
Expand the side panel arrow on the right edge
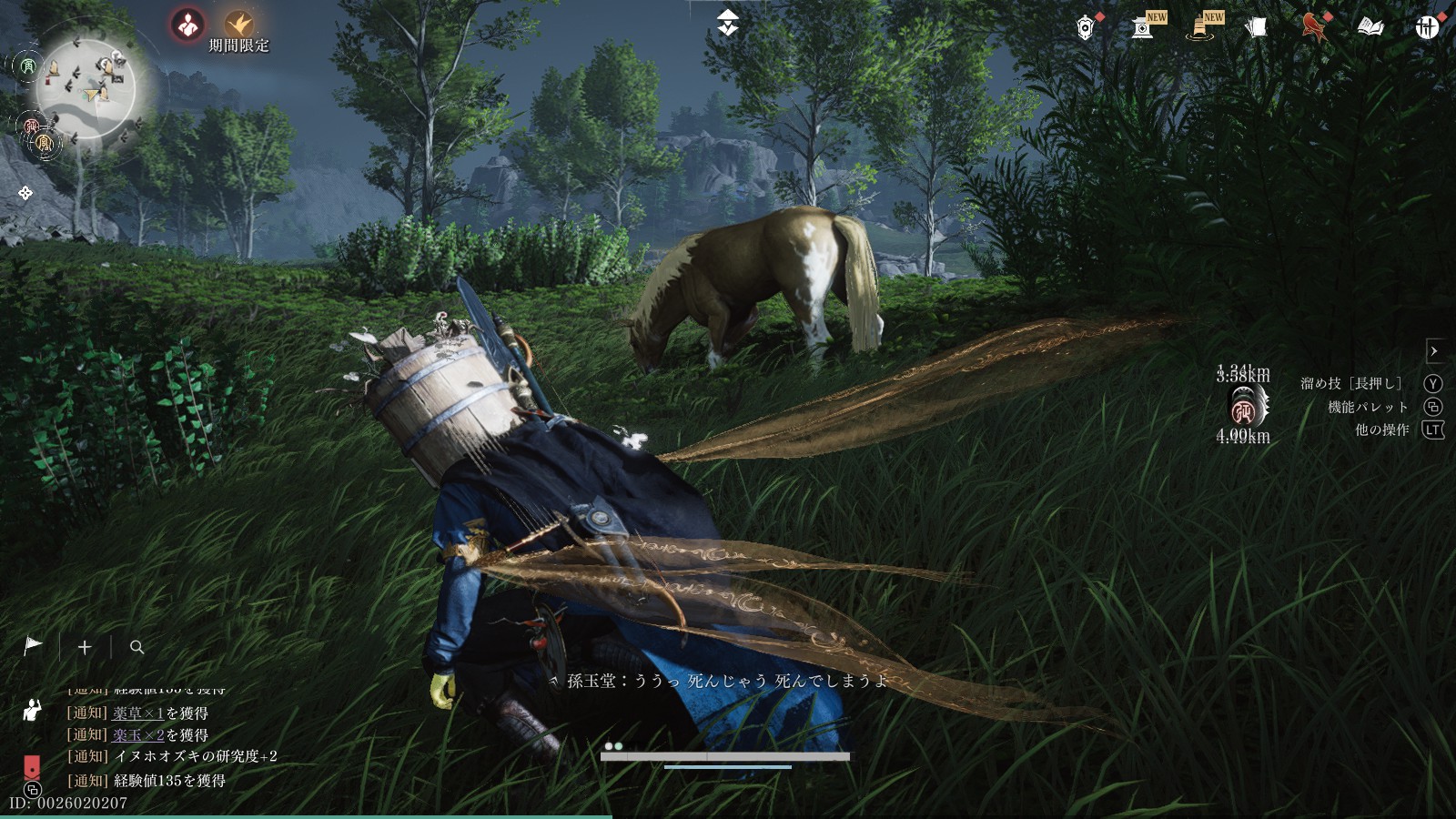[x=1434, y=351]
